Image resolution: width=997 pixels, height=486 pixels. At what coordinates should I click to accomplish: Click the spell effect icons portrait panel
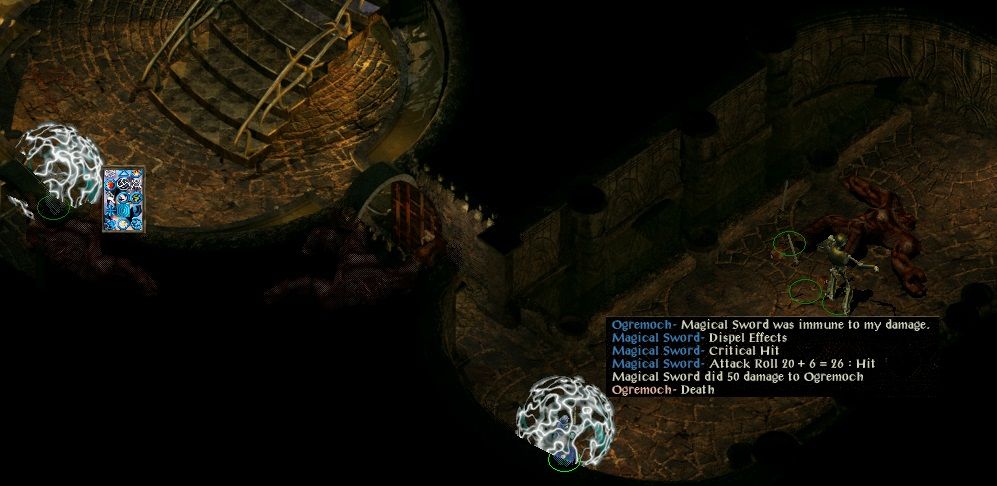[x=124, y=200]
